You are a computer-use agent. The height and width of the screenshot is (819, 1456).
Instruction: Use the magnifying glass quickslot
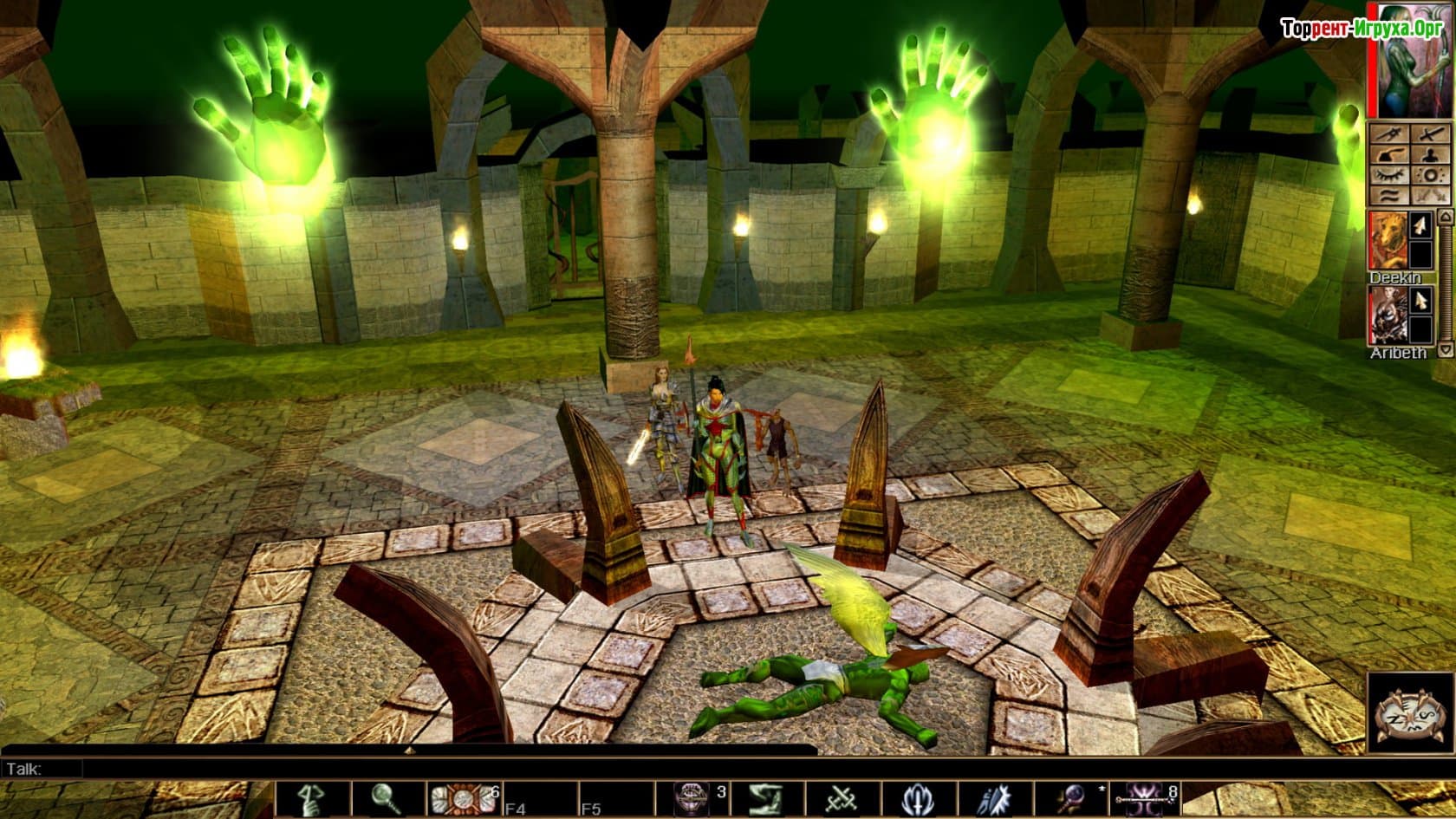pyautogui.click(x=387, y=799)
